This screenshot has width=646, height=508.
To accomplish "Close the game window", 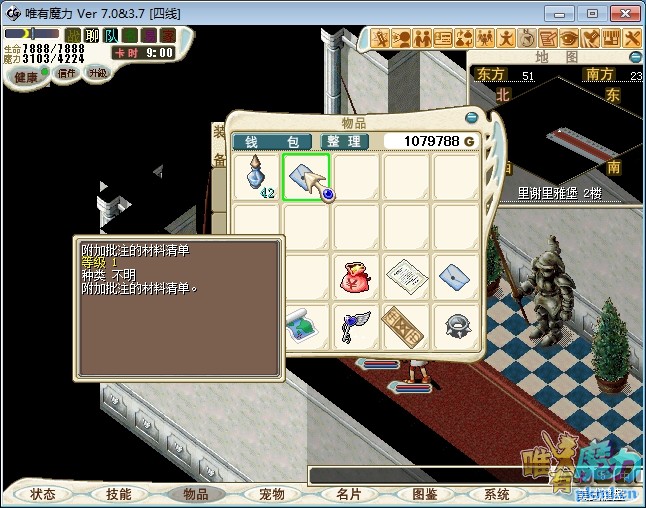I will tap(623, 13).
